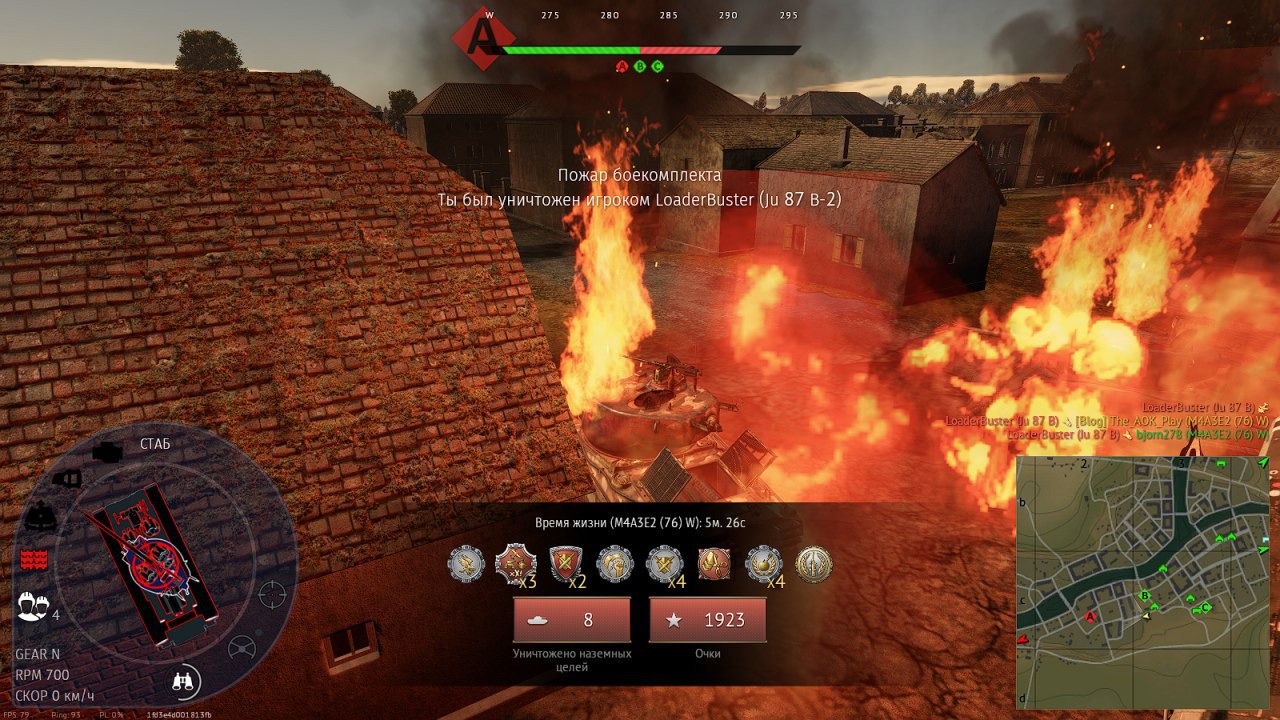Select the red square scissors award
This screenshot has height=720, width=1280.
point(714,565)
